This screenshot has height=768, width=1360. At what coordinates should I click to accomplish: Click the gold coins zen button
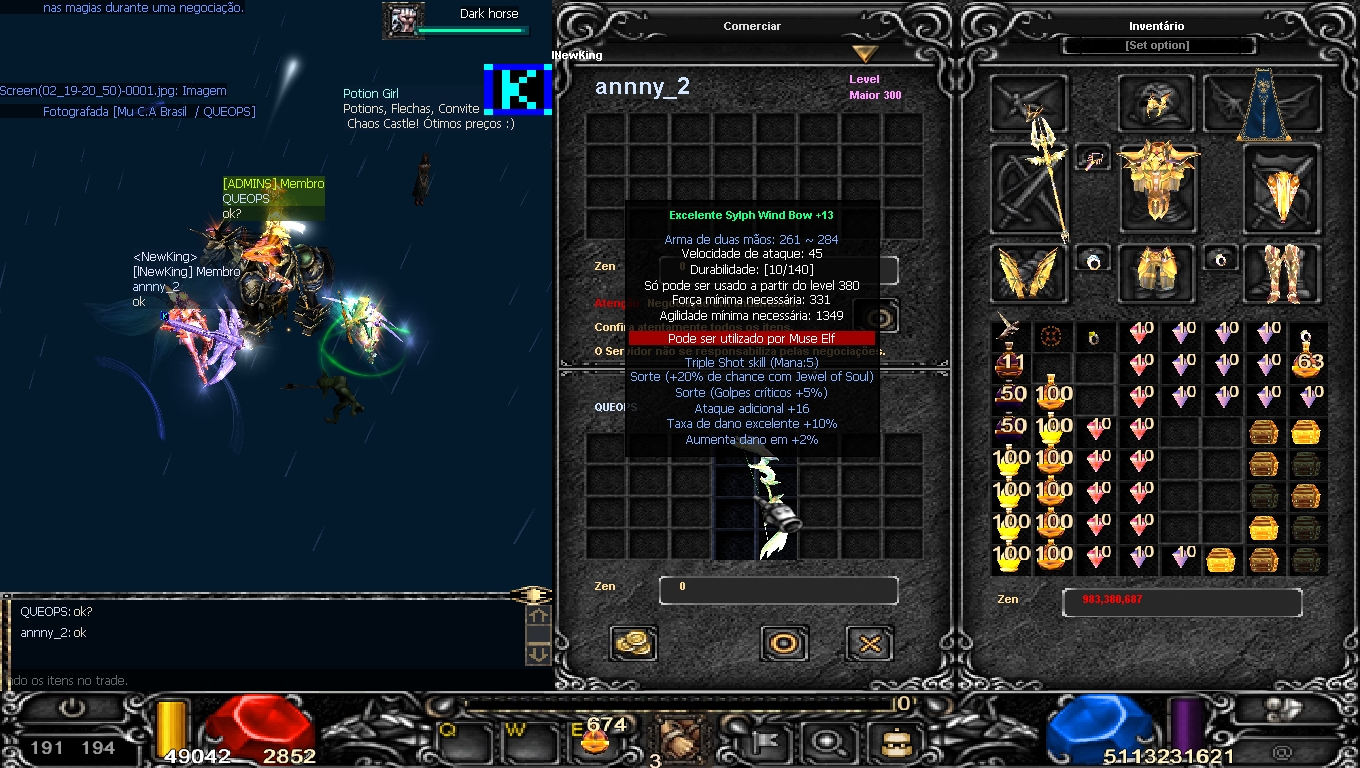(x=633, y=643)
